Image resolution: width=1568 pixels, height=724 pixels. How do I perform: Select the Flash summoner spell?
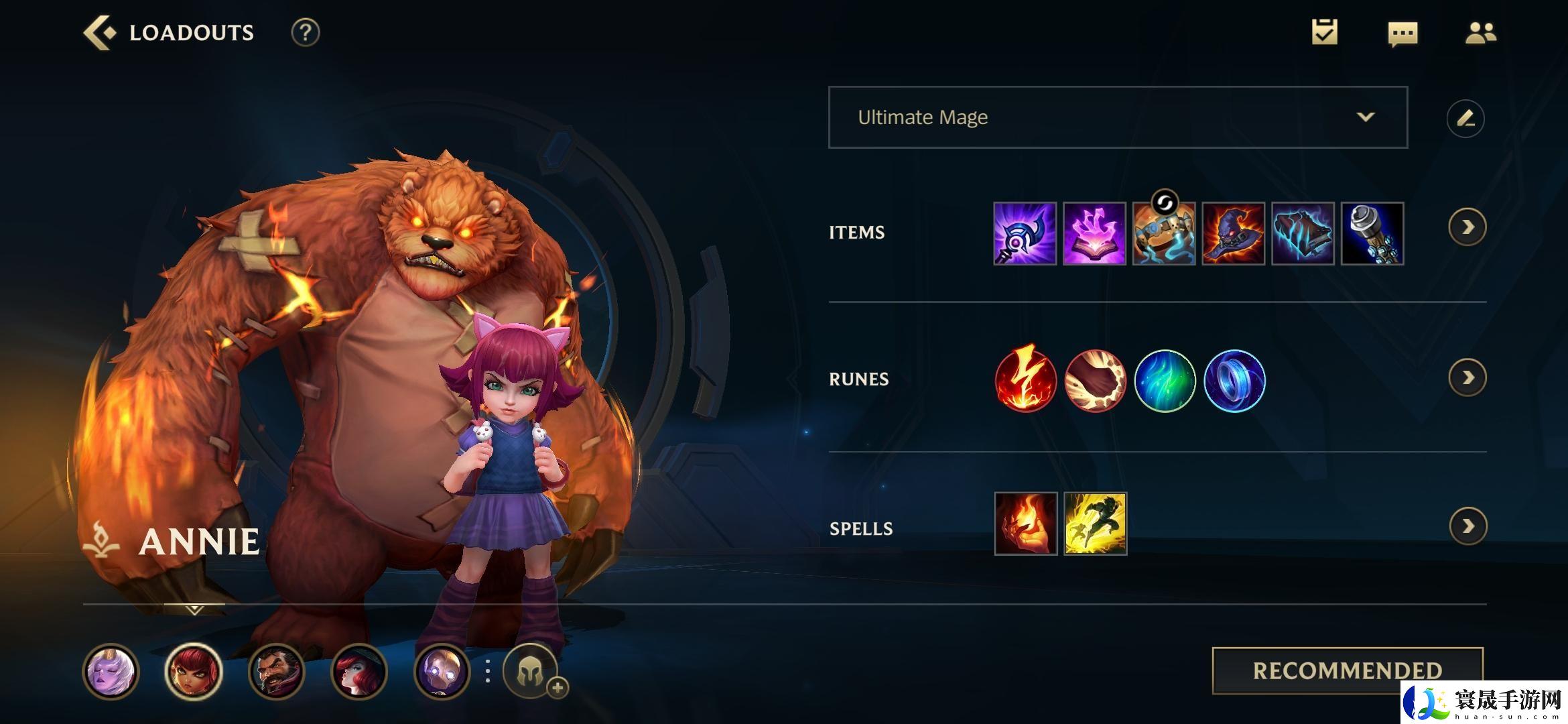tap(1095, 524)
